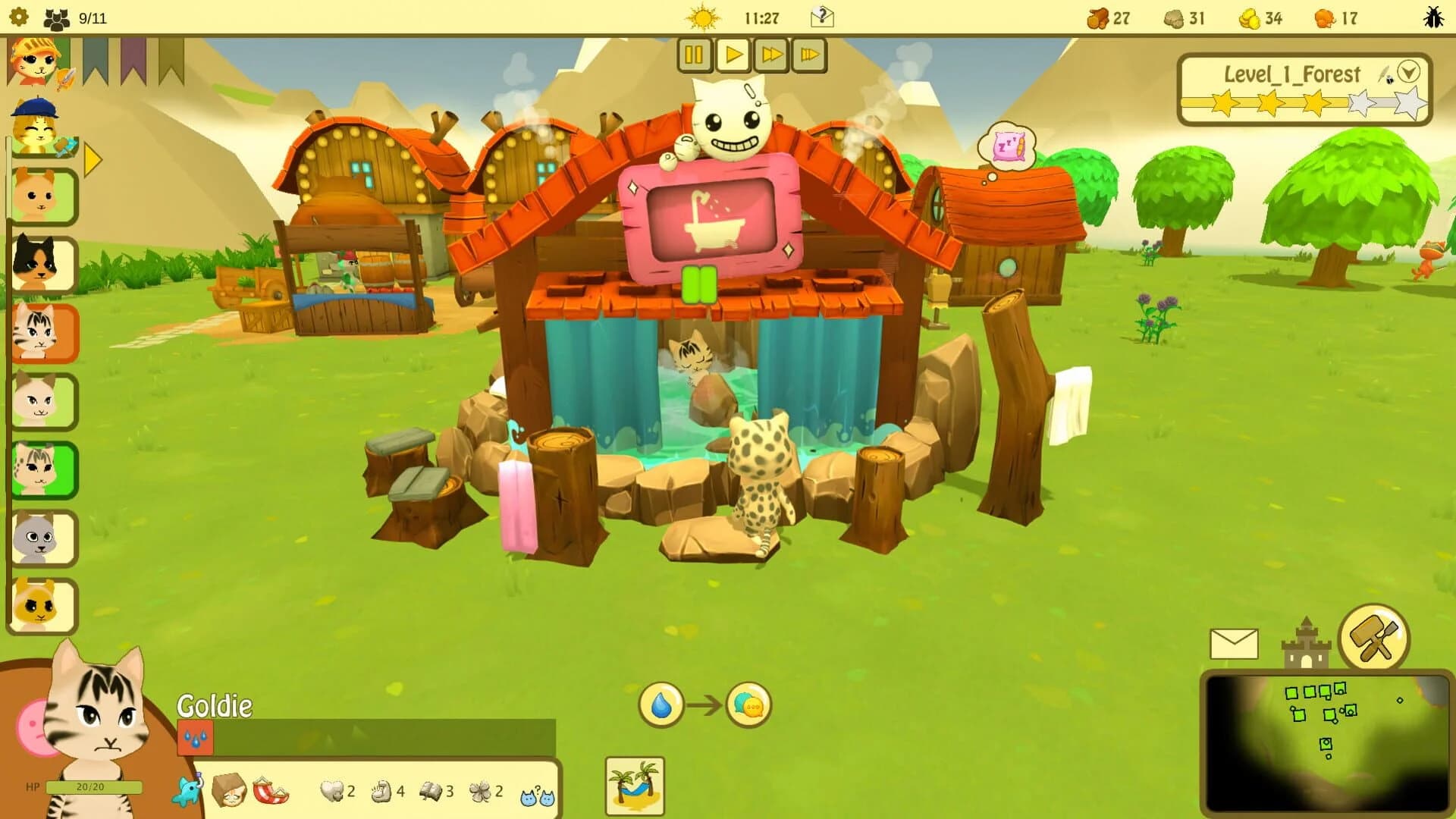The width and height of the screenshot is (1456, 819).
Task: Open the help envelope beside the clock
Action: point(824,17)
